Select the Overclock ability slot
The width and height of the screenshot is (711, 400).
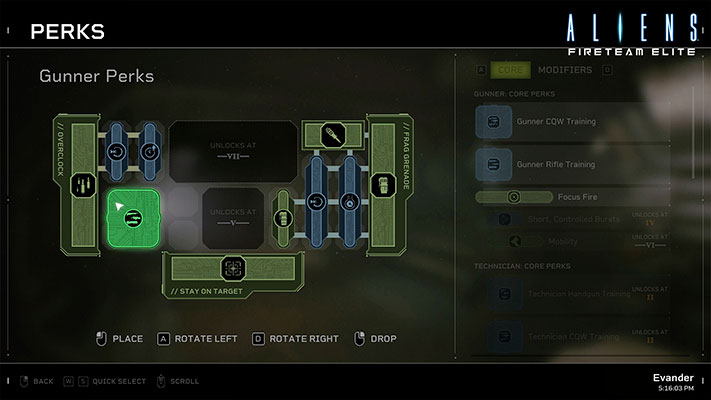(83, 186)
